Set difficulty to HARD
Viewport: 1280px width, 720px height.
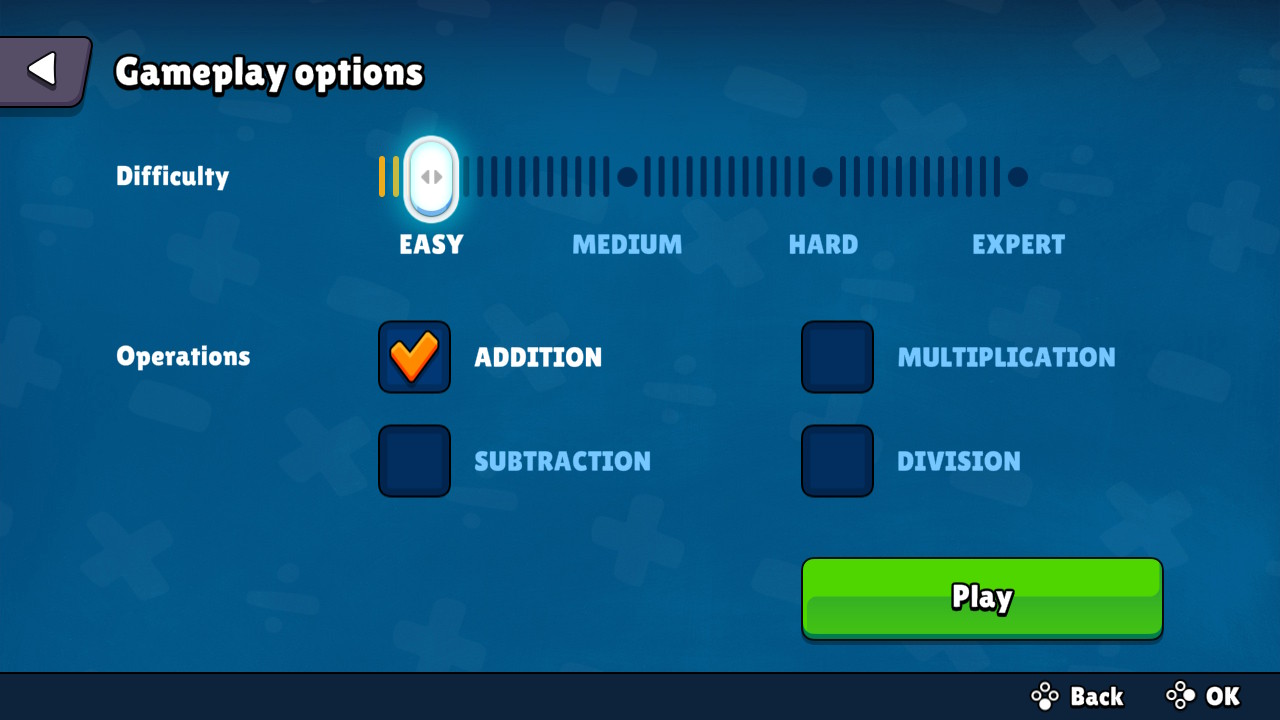point(822,177)
